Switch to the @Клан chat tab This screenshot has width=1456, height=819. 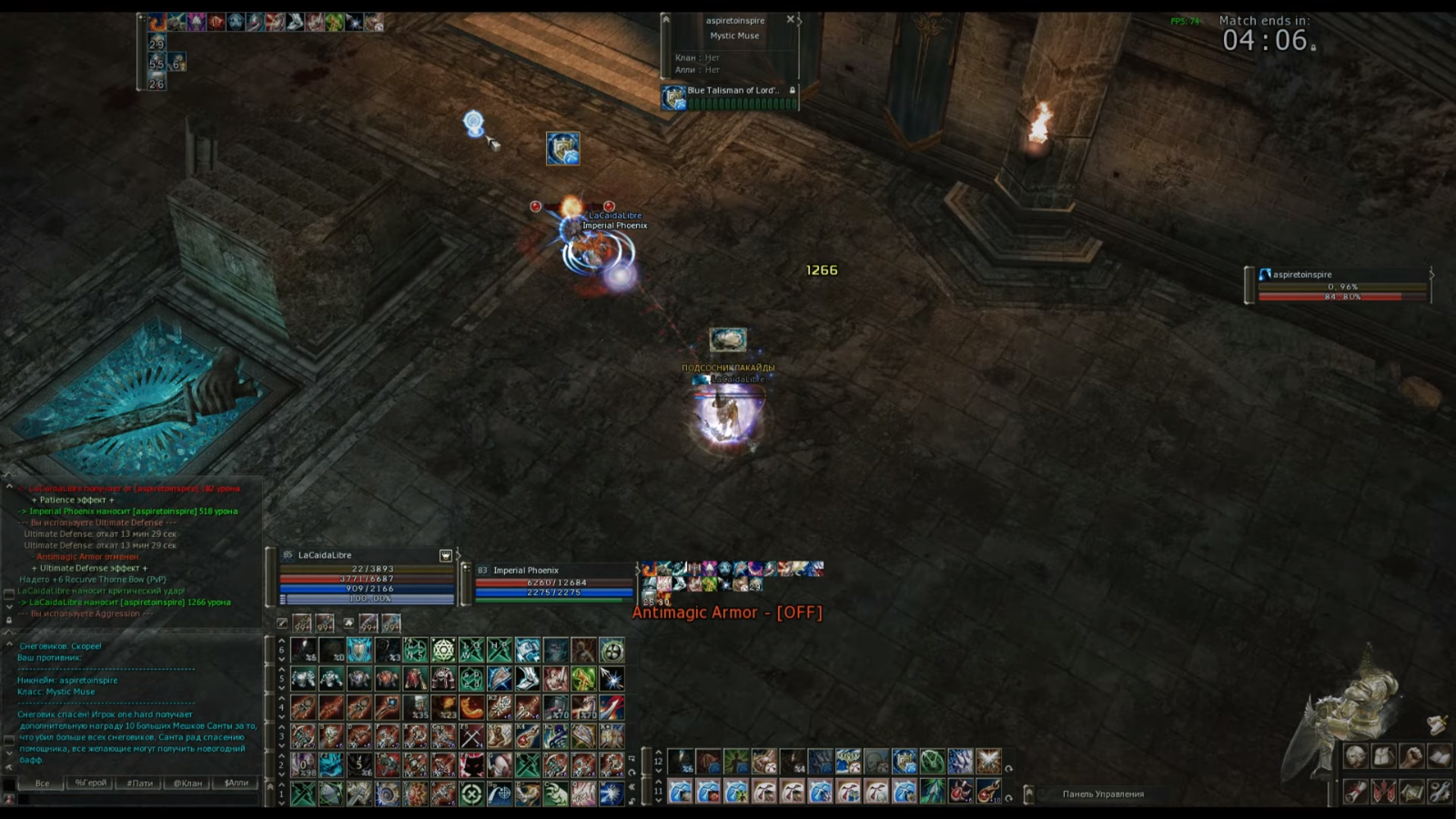187,783
